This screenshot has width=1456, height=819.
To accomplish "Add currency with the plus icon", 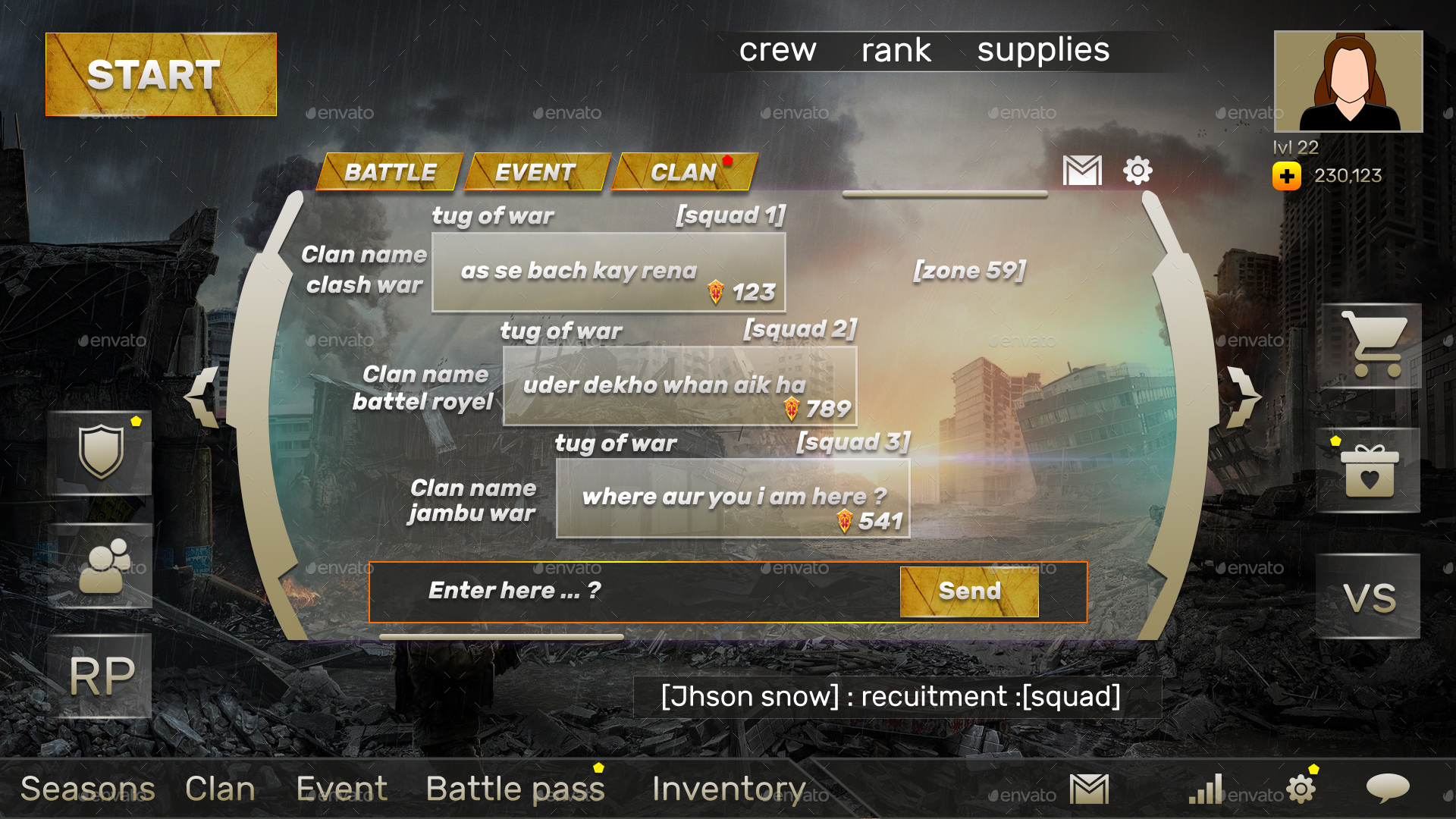I will (1287, 176).
